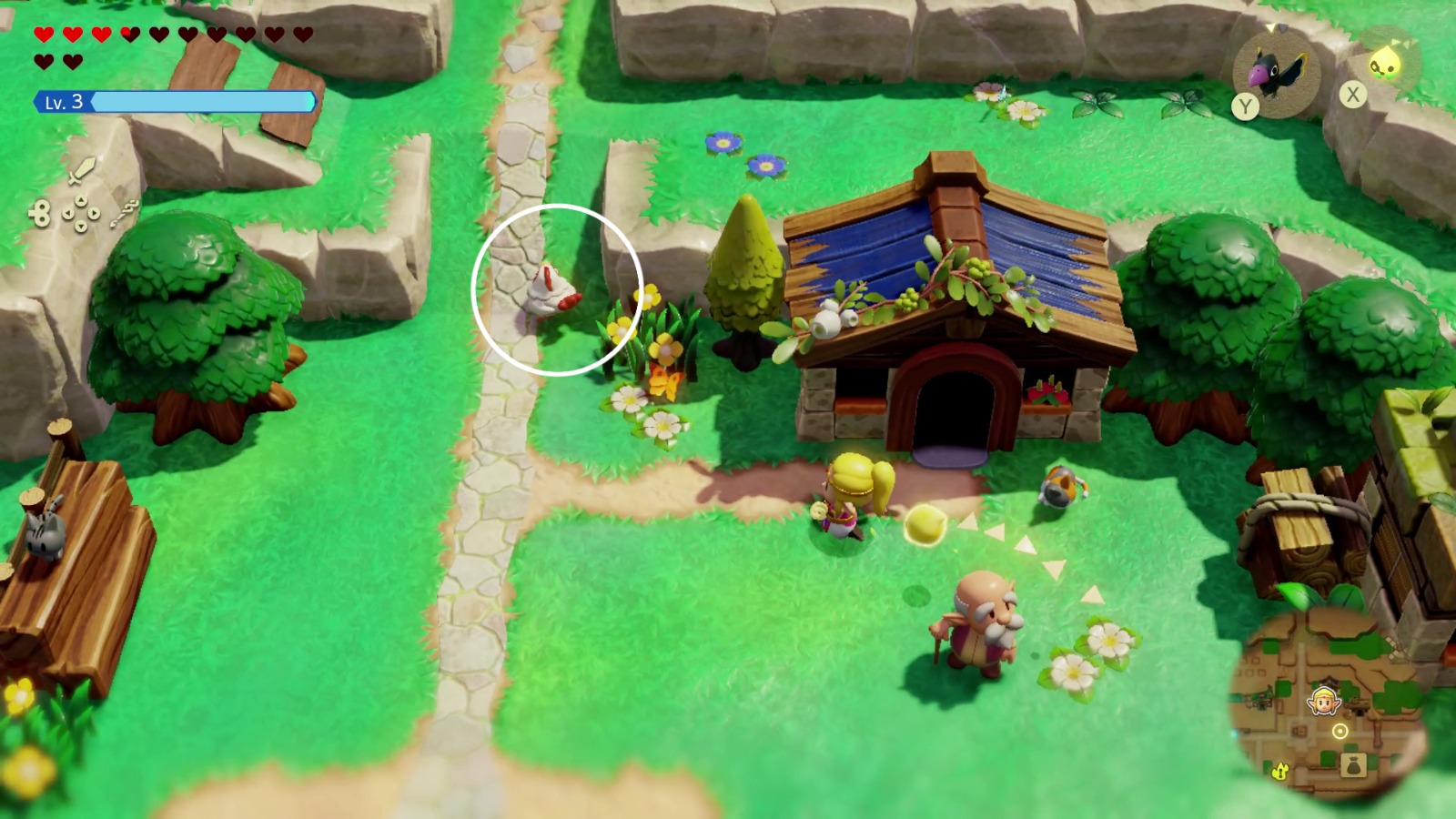Select the glowing fruit item assigned to X
This screenshot has height=819, width=1456.
(x=1388, y=63)
